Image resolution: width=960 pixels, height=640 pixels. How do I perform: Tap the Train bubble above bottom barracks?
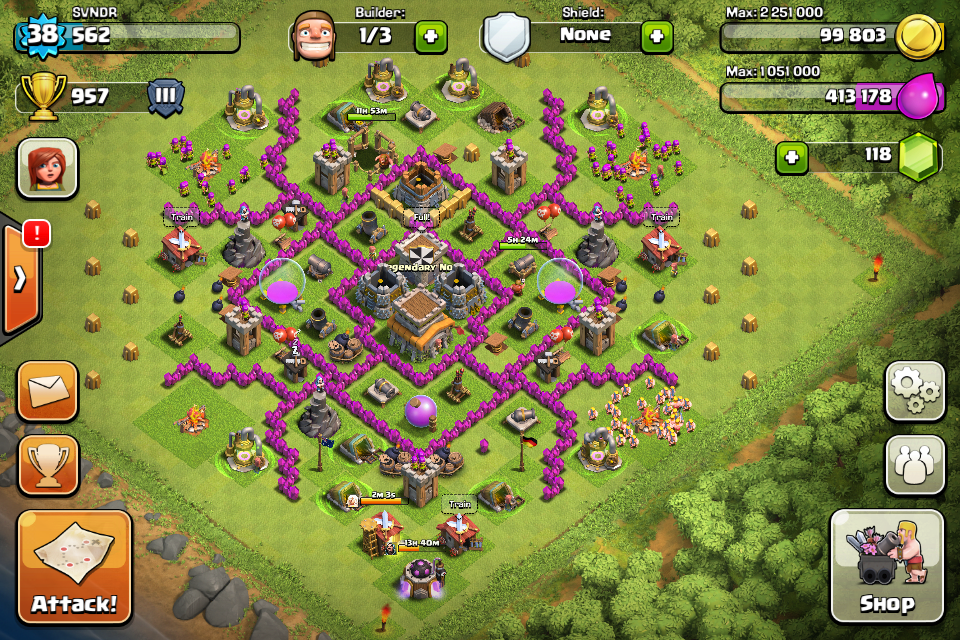(458, 504)
